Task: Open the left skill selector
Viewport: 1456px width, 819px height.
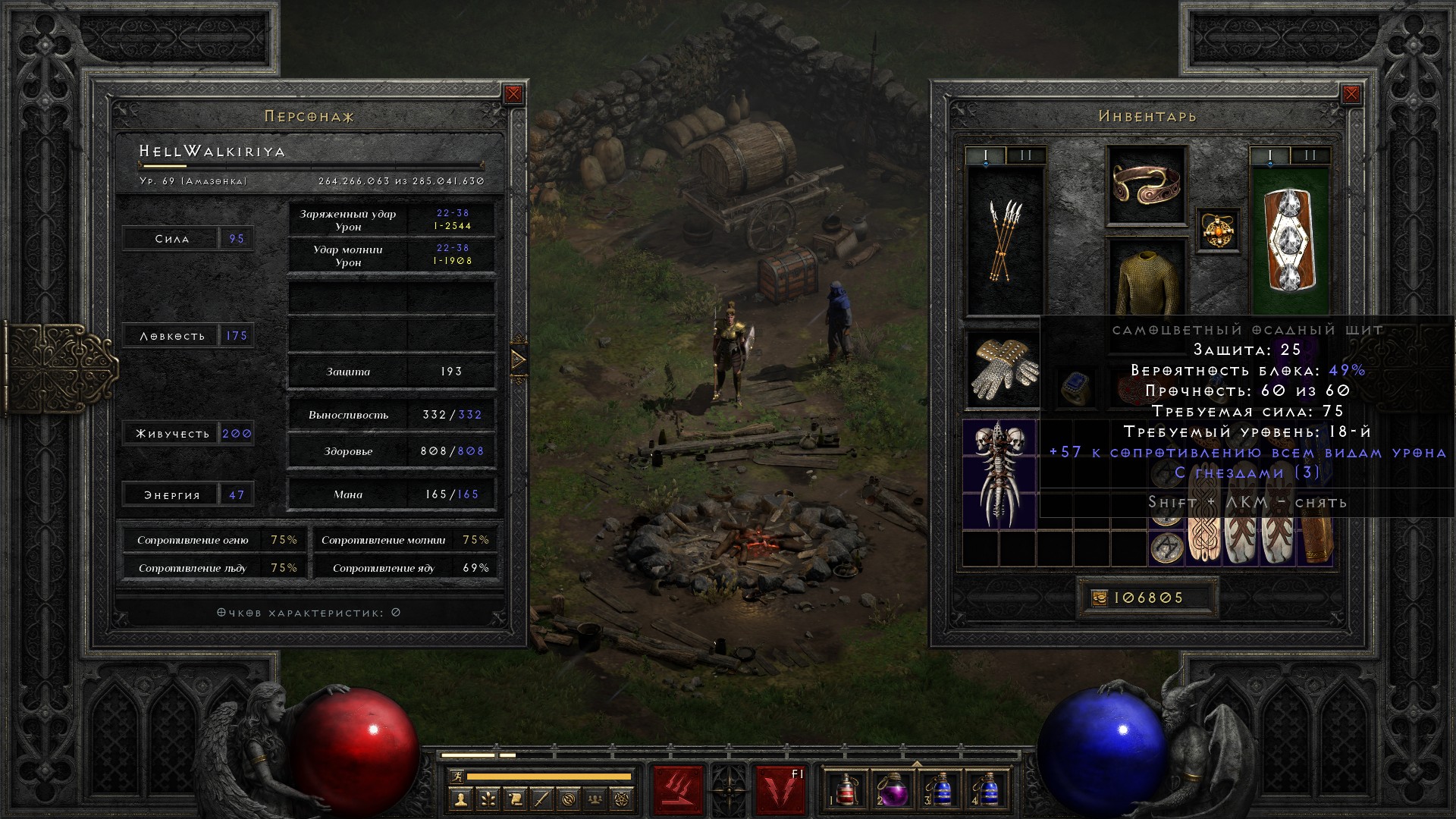Action: tap(678, 790)
